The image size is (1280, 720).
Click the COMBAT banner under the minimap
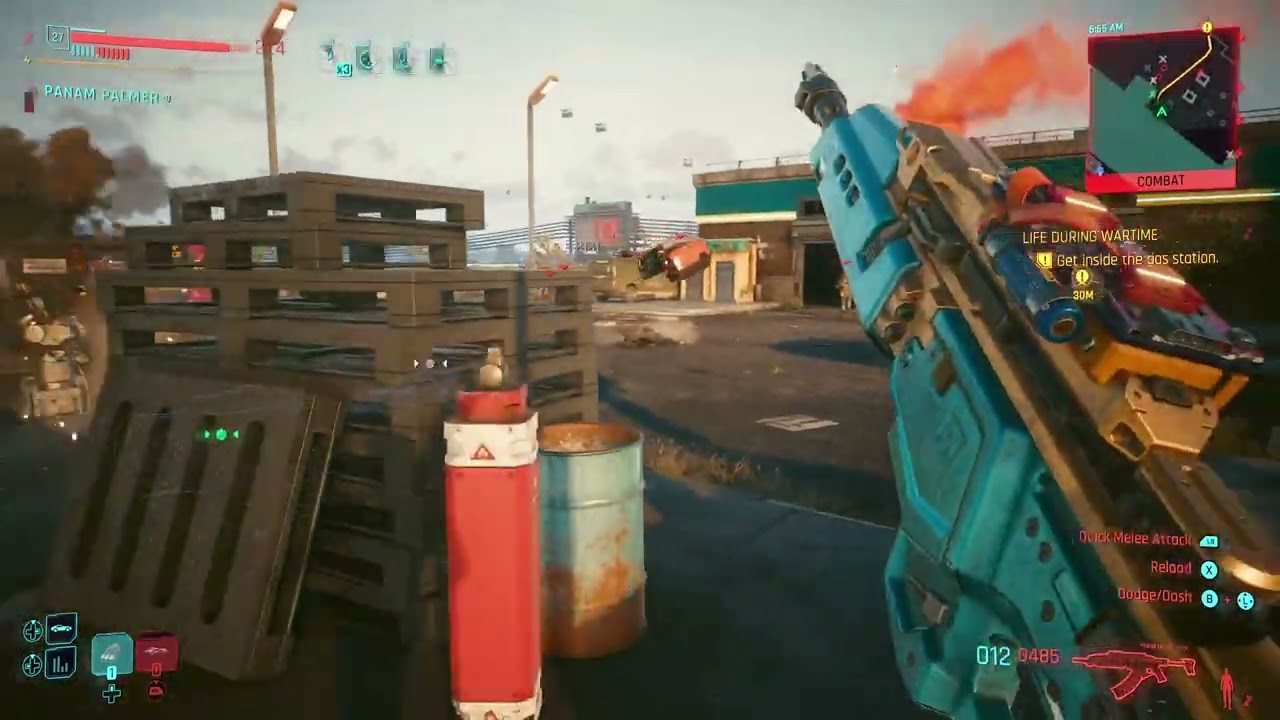(1159, 180)
